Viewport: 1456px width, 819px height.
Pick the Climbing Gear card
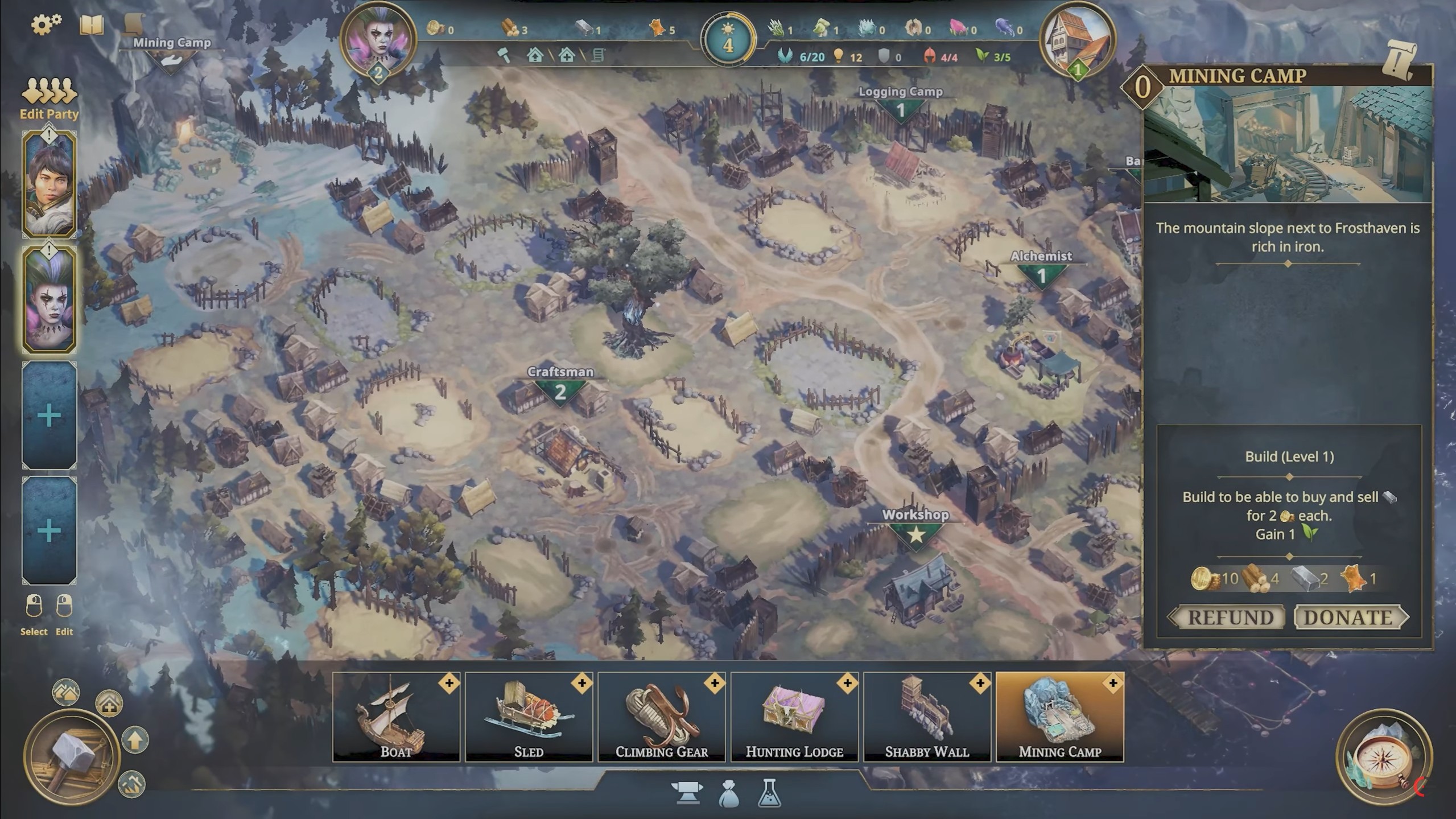pos(661,717)
